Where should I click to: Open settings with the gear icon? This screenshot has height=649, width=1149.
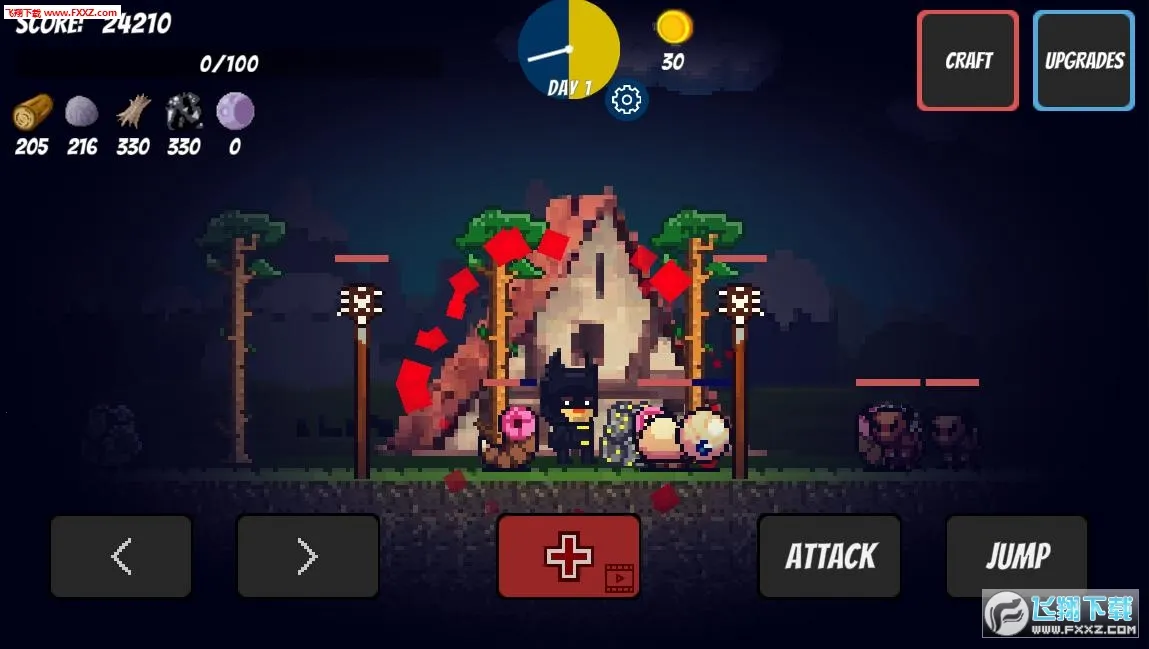tap(627, 100)
